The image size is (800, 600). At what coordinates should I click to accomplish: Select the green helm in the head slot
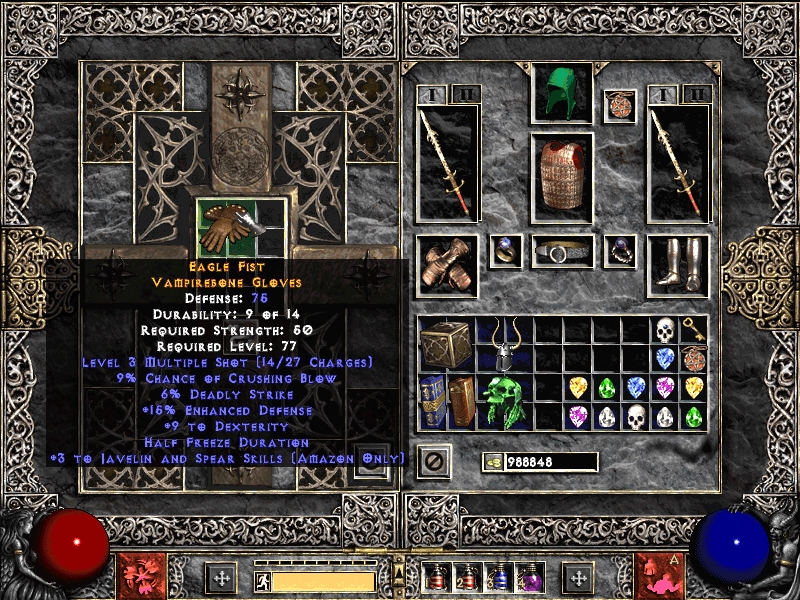point(562,94)
